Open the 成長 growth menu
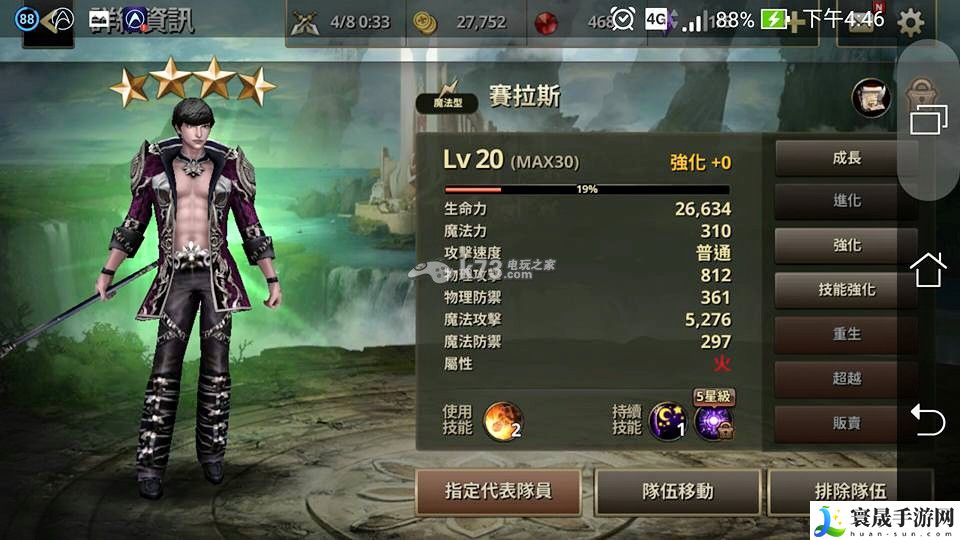The width and height of the screenshot is (960, 540). coord(846,158)
